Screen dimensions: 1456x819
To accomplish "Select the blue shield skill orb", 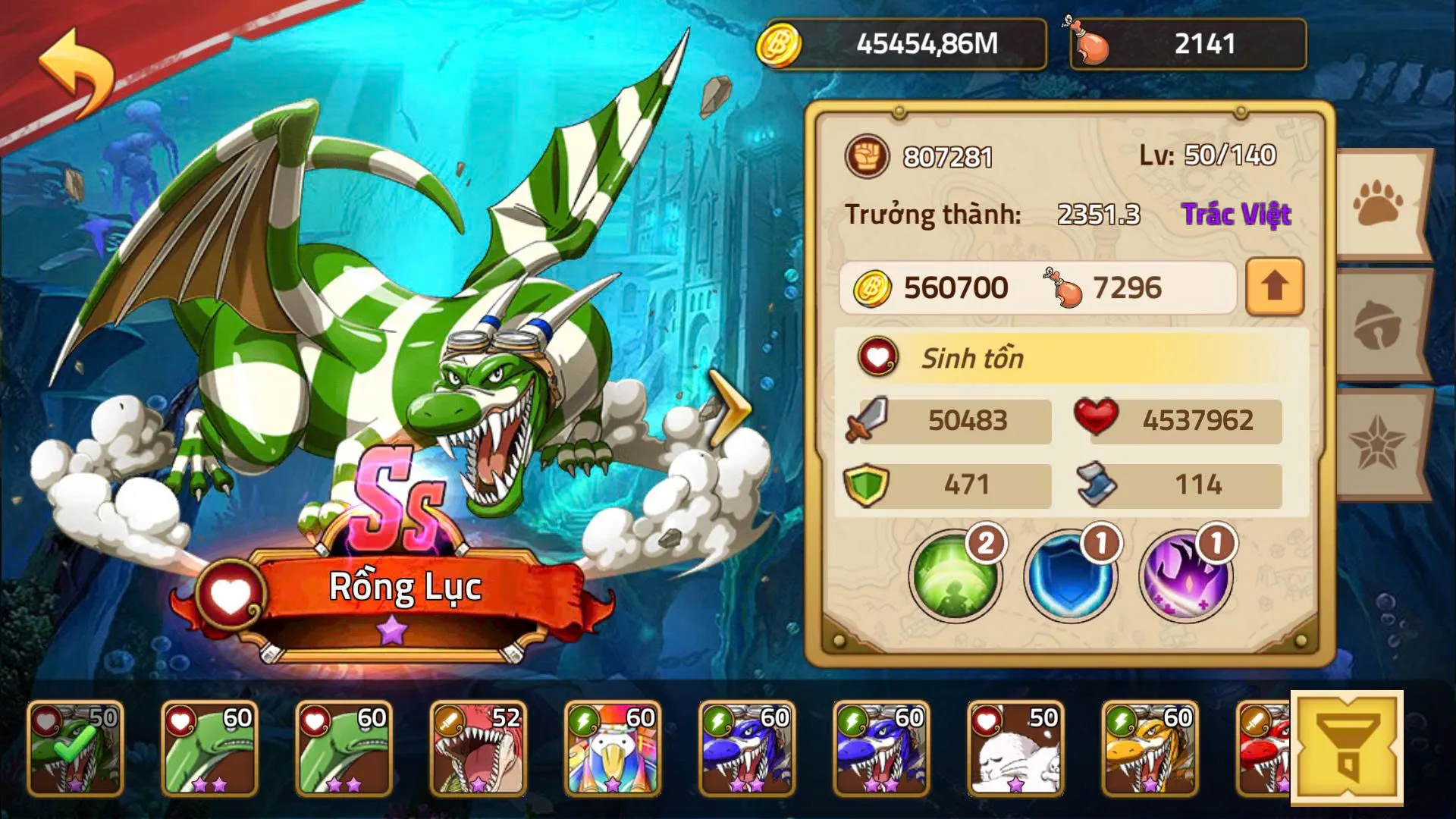I will point(1073,576).
